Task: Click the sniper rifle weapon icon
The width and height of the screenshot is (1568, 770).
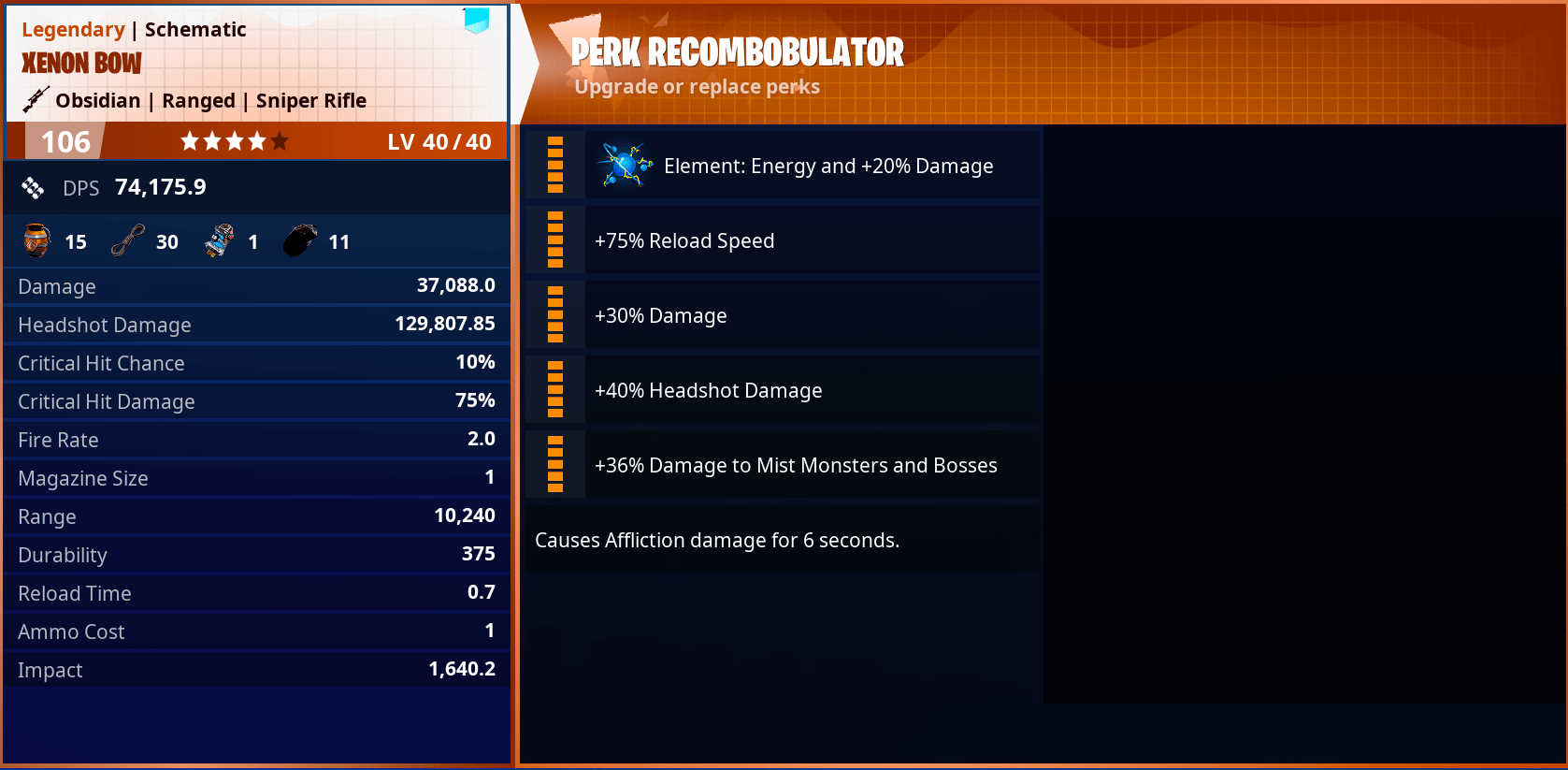Action: point(34,97)
